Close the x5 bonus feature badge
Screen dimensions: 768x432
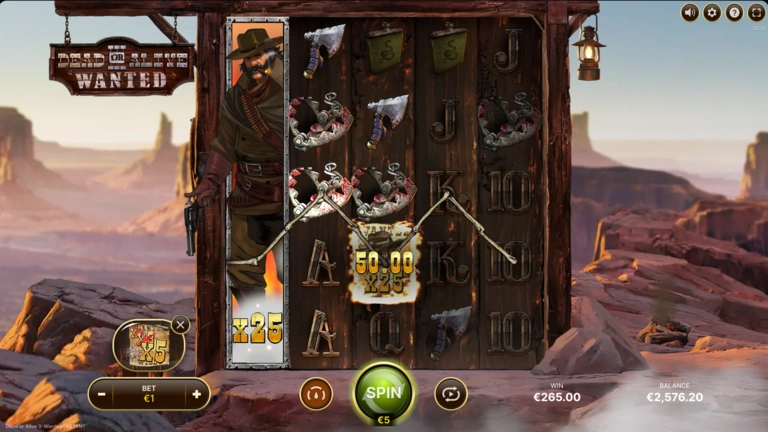point(180,324)
